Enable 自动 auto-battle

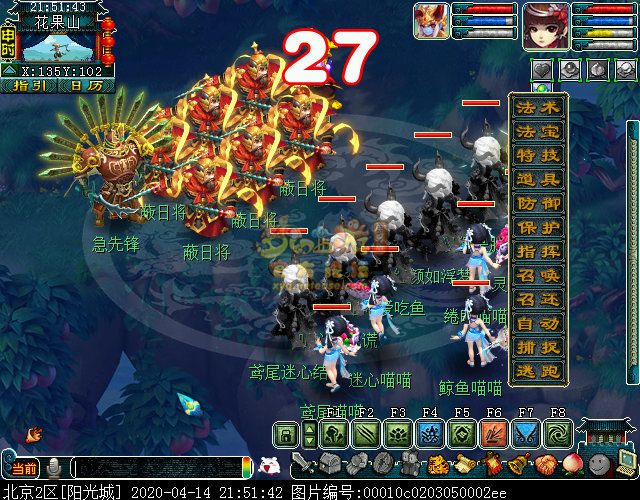pyautogui.click(x=539, y=323)
